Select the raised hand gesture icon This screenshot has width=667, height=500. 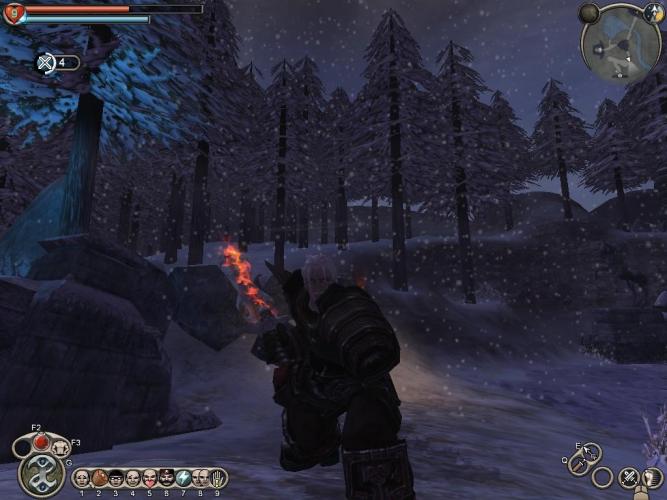[218, 478]
